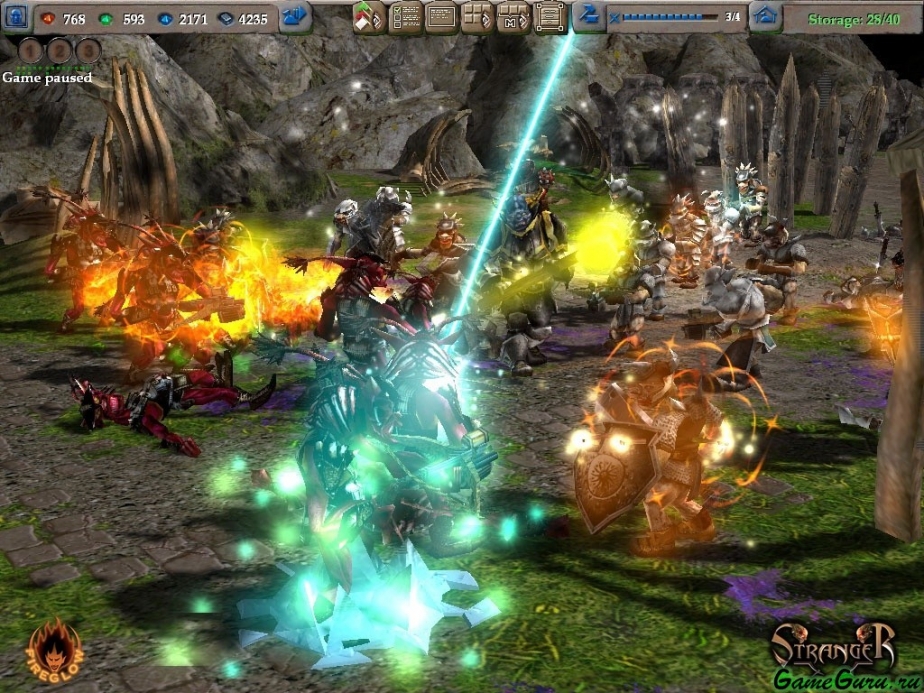This screenshot has width=924, height=693.
Task: Select squad group 1
Action: coord(30,50)
